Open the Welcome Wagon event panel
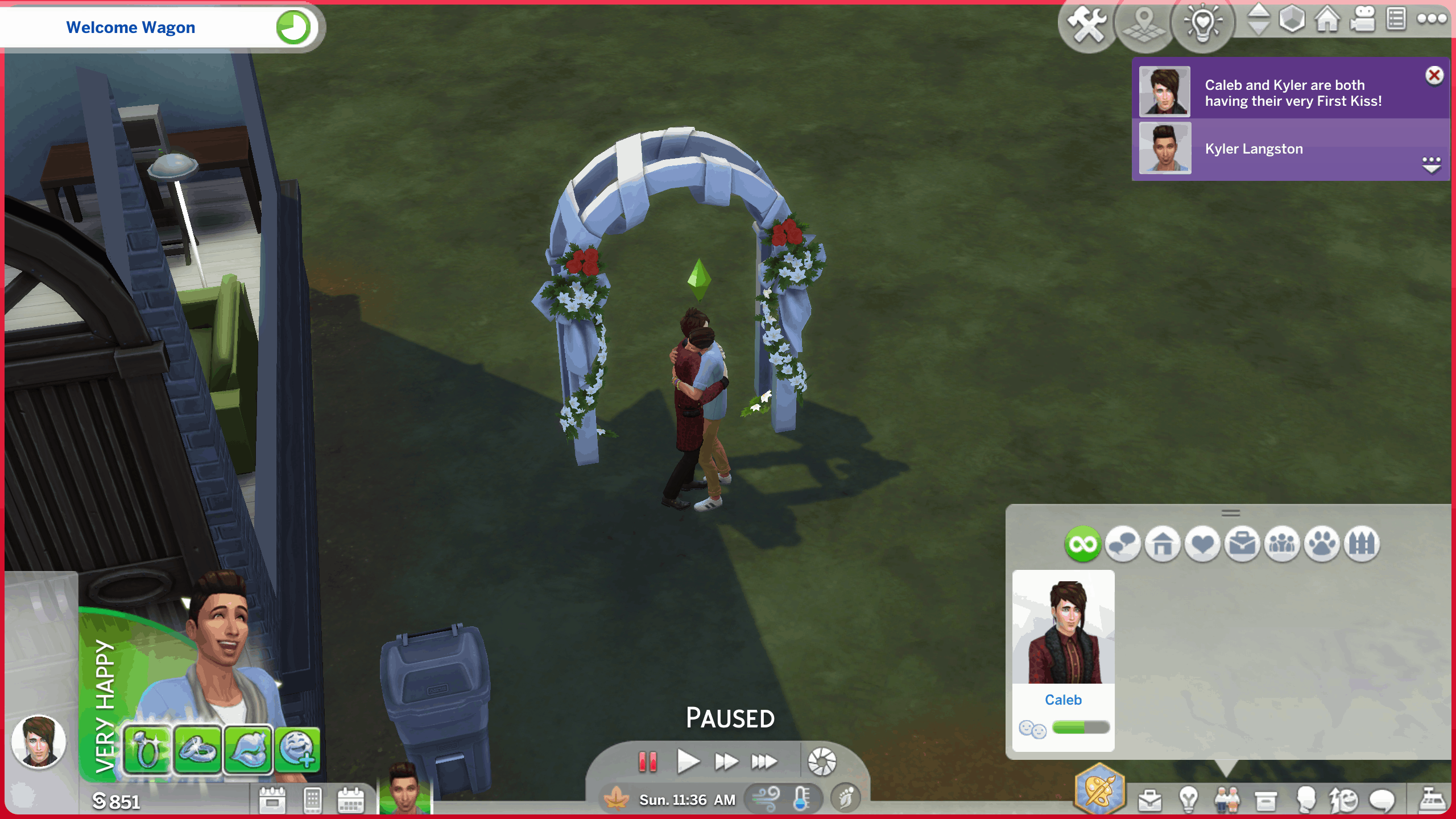Screen dimensions: 1456x819 point(131,27)
